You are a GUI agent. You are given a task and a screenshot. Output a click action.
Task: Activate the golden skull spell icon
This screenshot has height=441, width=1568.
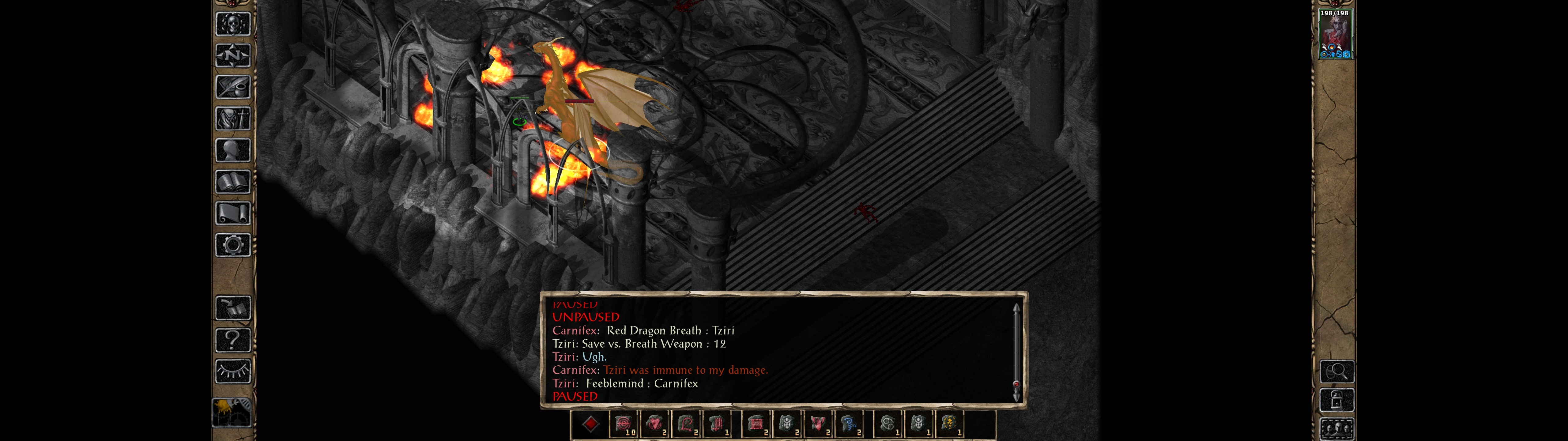948,424
